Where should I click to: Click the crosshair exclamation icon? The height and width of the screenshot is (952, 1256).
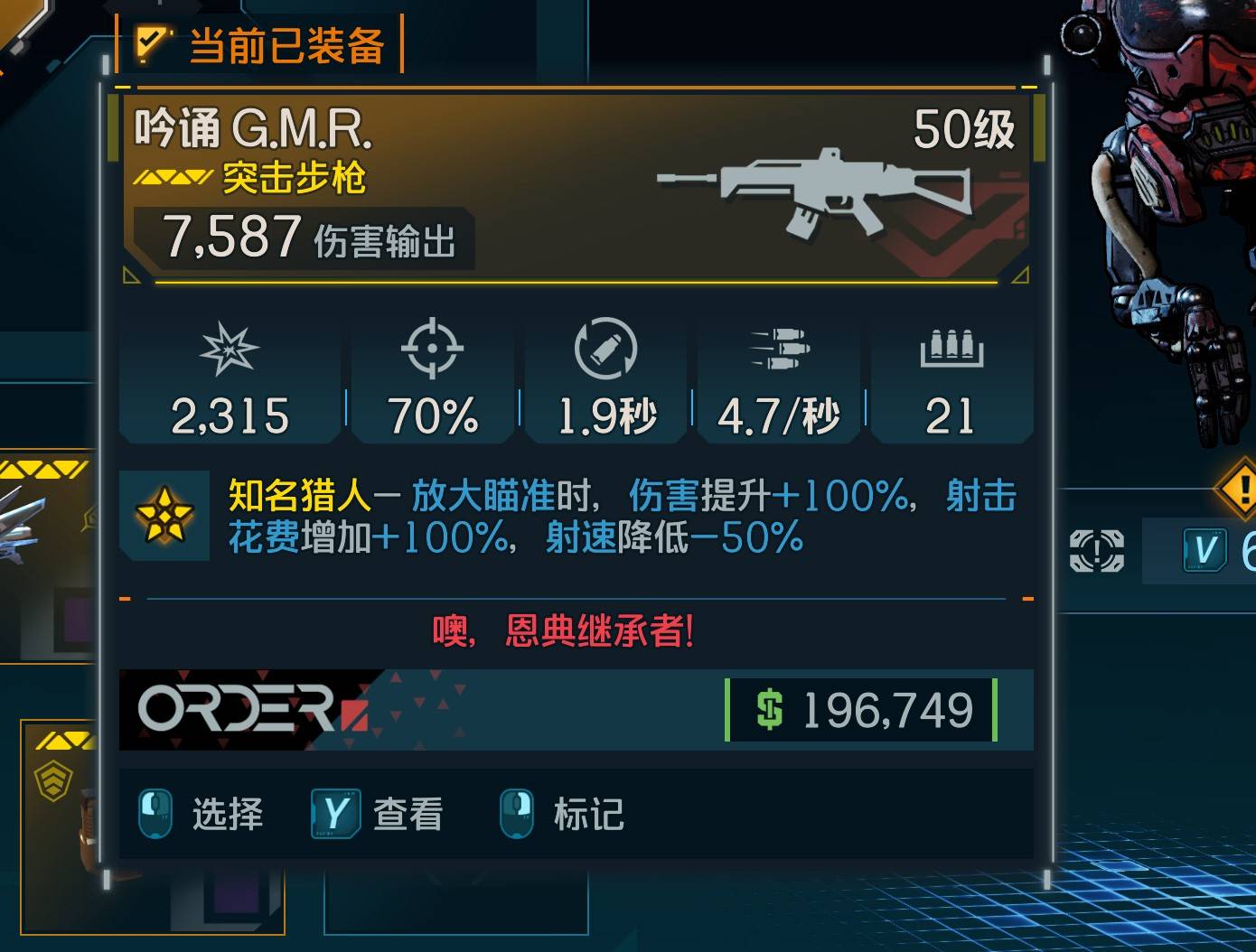(x=1096, y=550)
